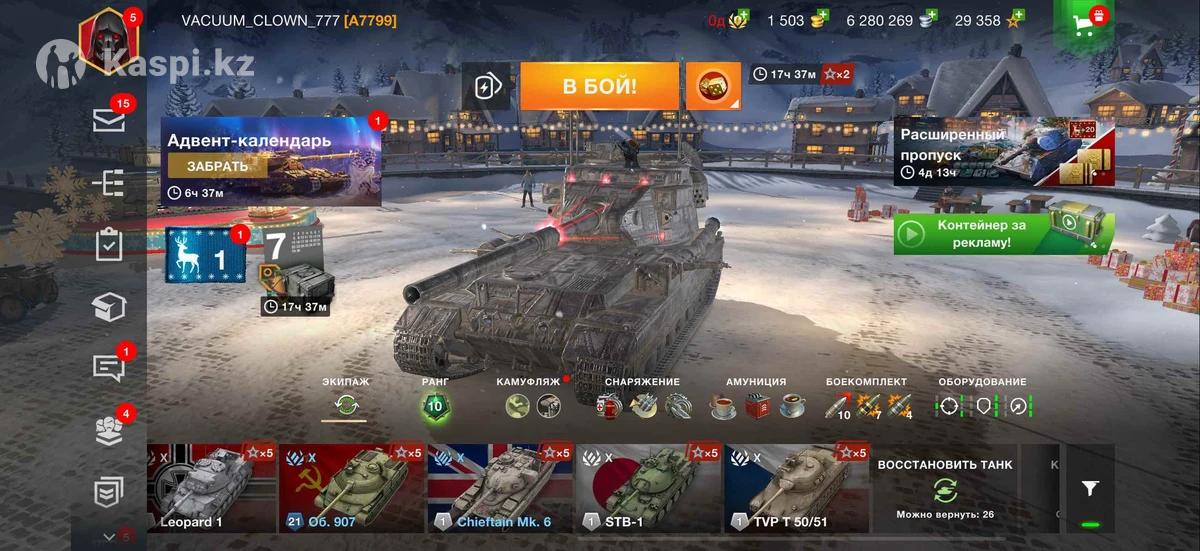Screen dimensions: 1200x551
Task: Pick the STB-1 tank
Action: pos(647,489)
